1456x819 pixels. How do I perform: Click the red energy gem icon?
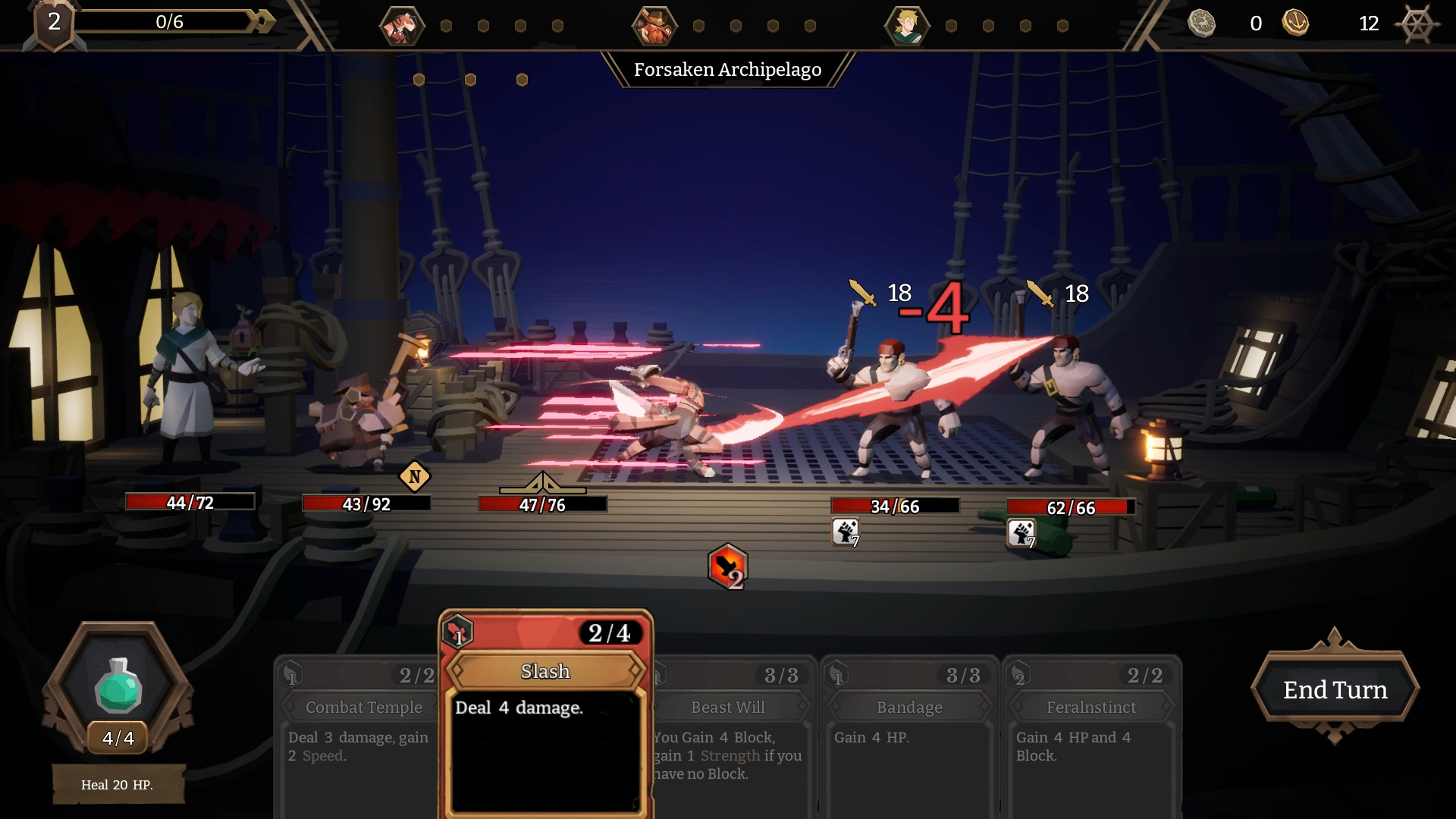[727, 566]
